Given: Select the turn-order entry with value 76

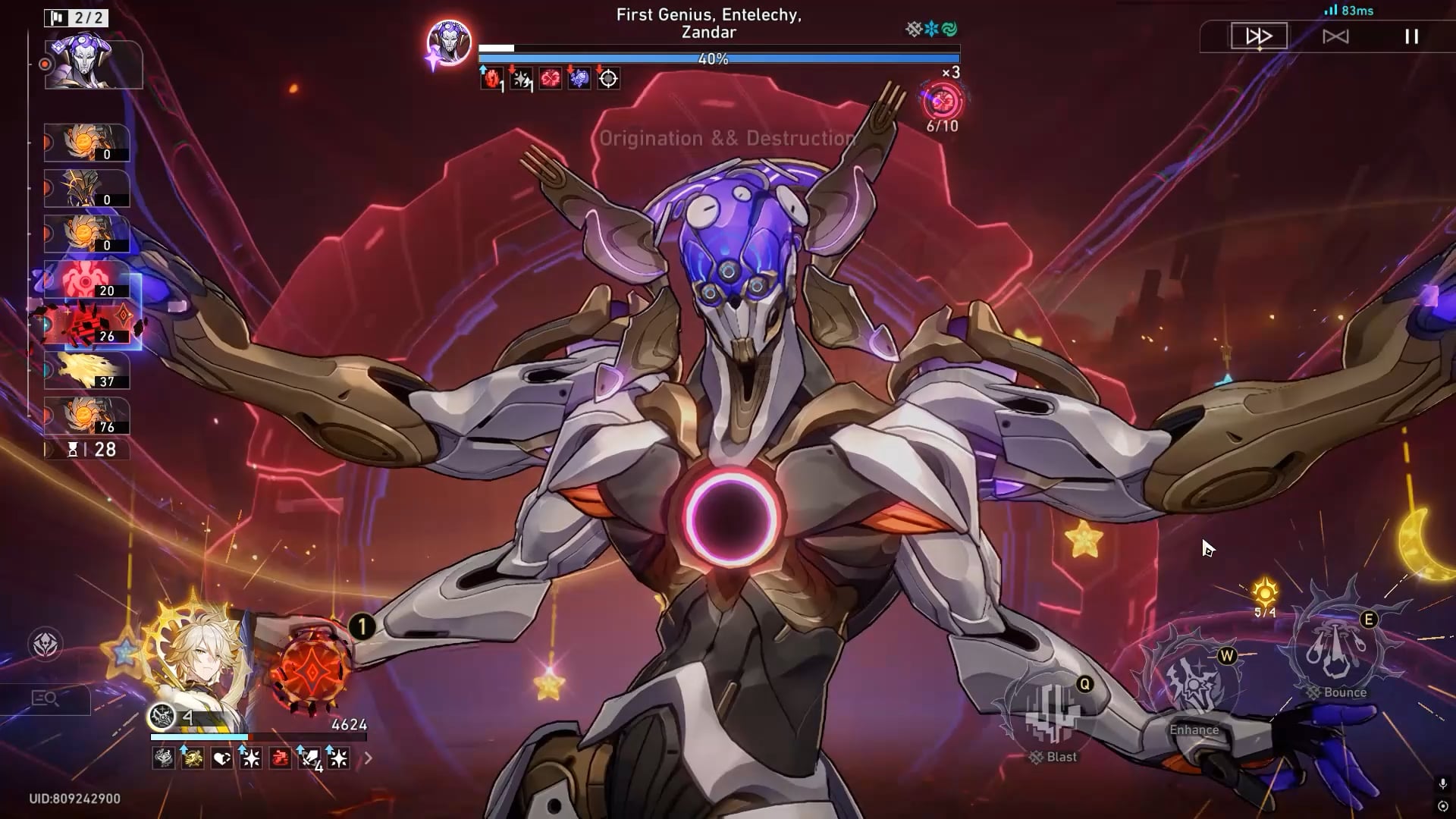Looking at the screenshot, I should pos(86,416).
